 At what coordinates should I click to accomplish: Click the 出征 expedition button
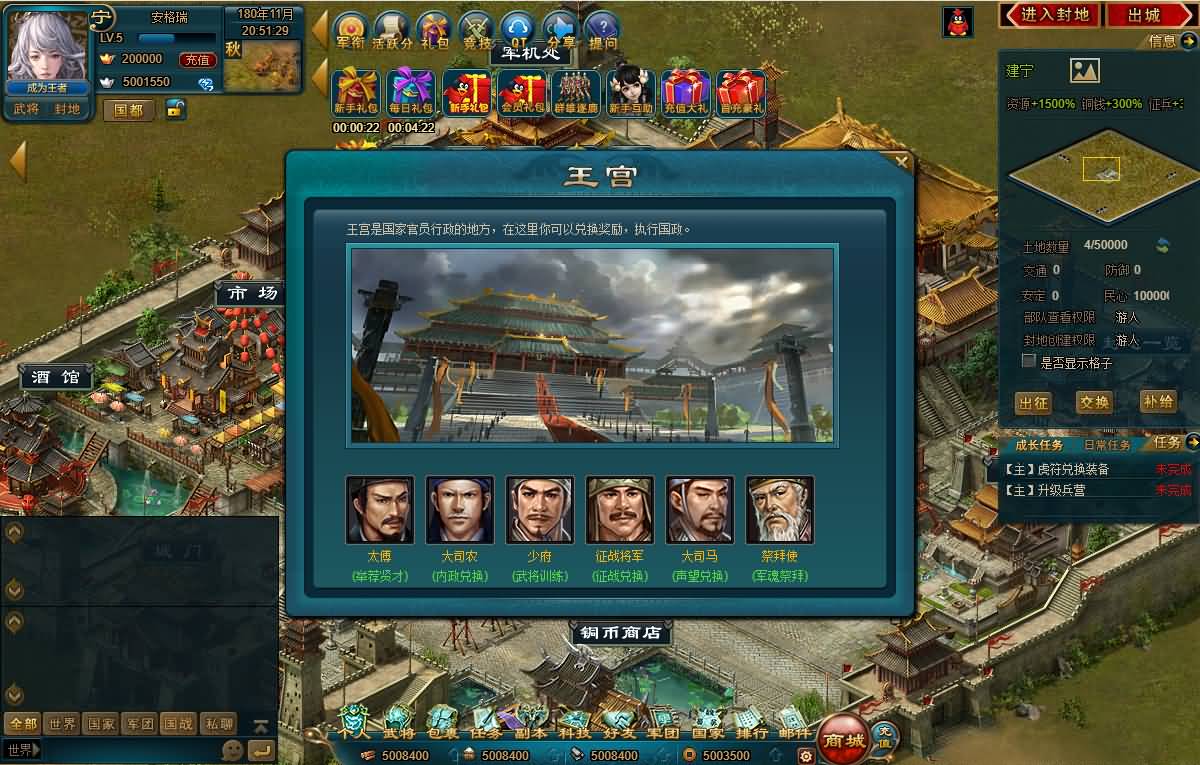pyautogui.click(x=1033, y=402)
